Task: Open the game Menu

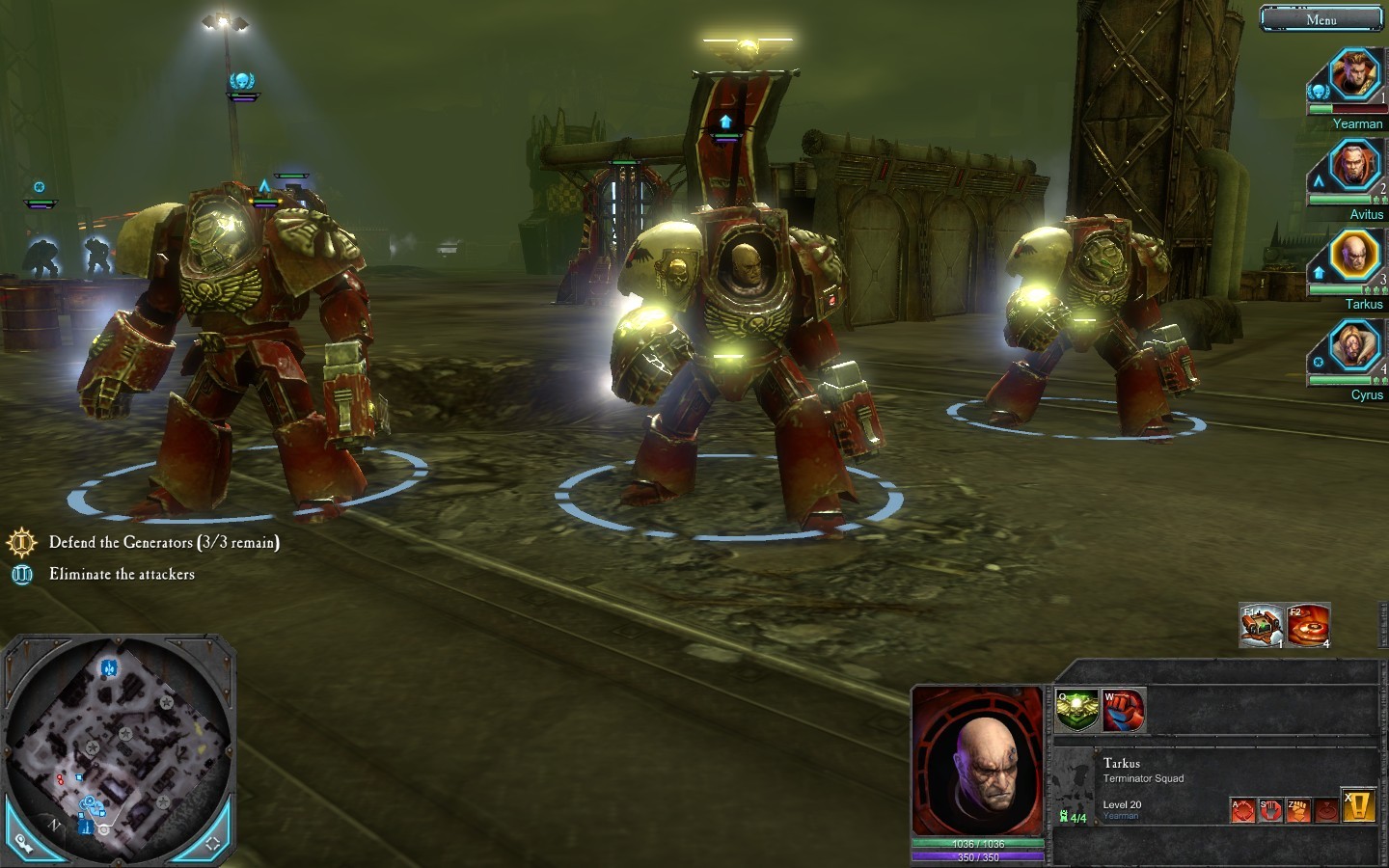Action: tap(1321, 19)
